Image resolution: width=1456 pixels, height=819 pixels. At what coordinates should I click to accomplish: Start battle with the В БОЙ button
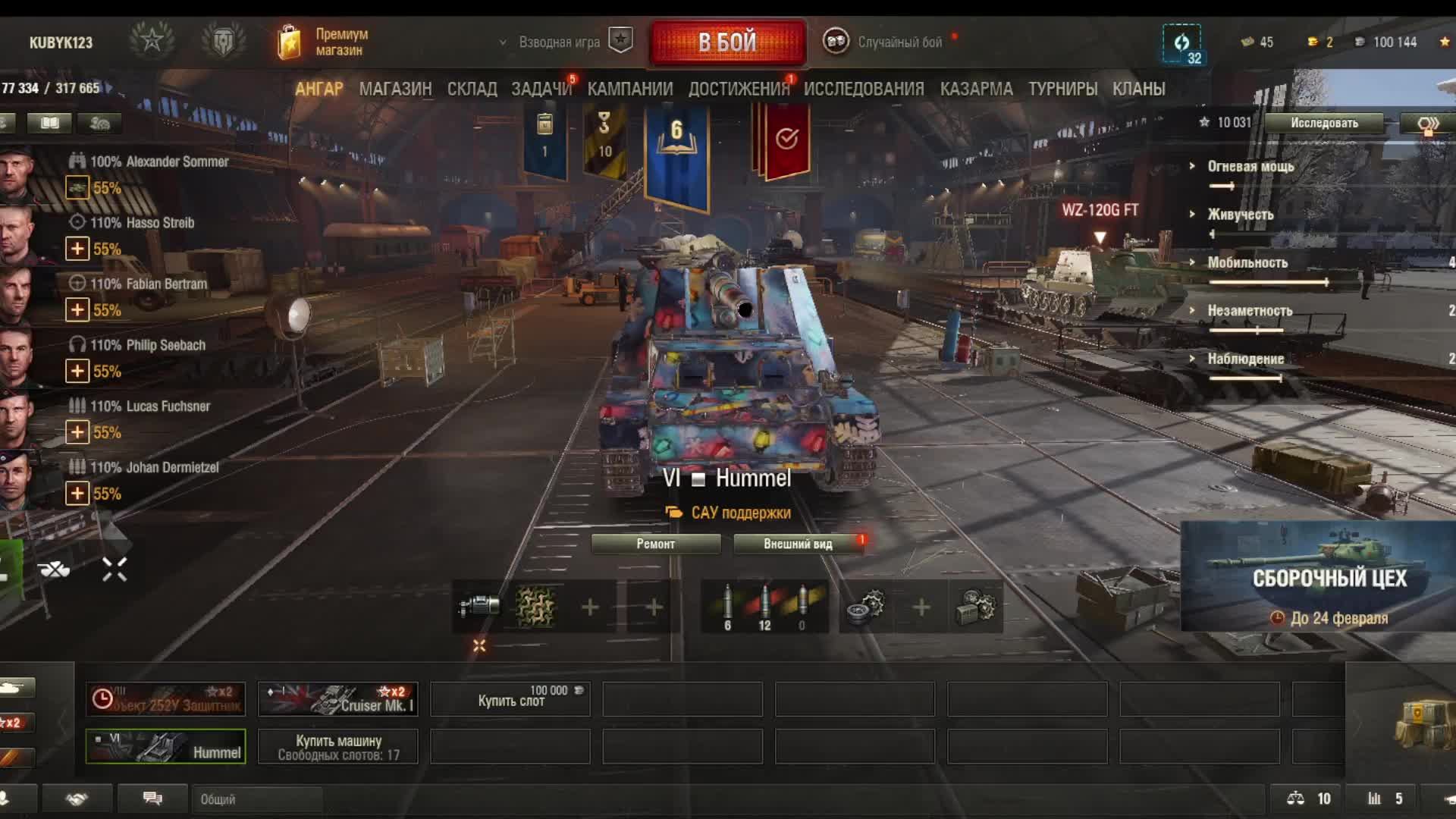(x=727, y=42)
